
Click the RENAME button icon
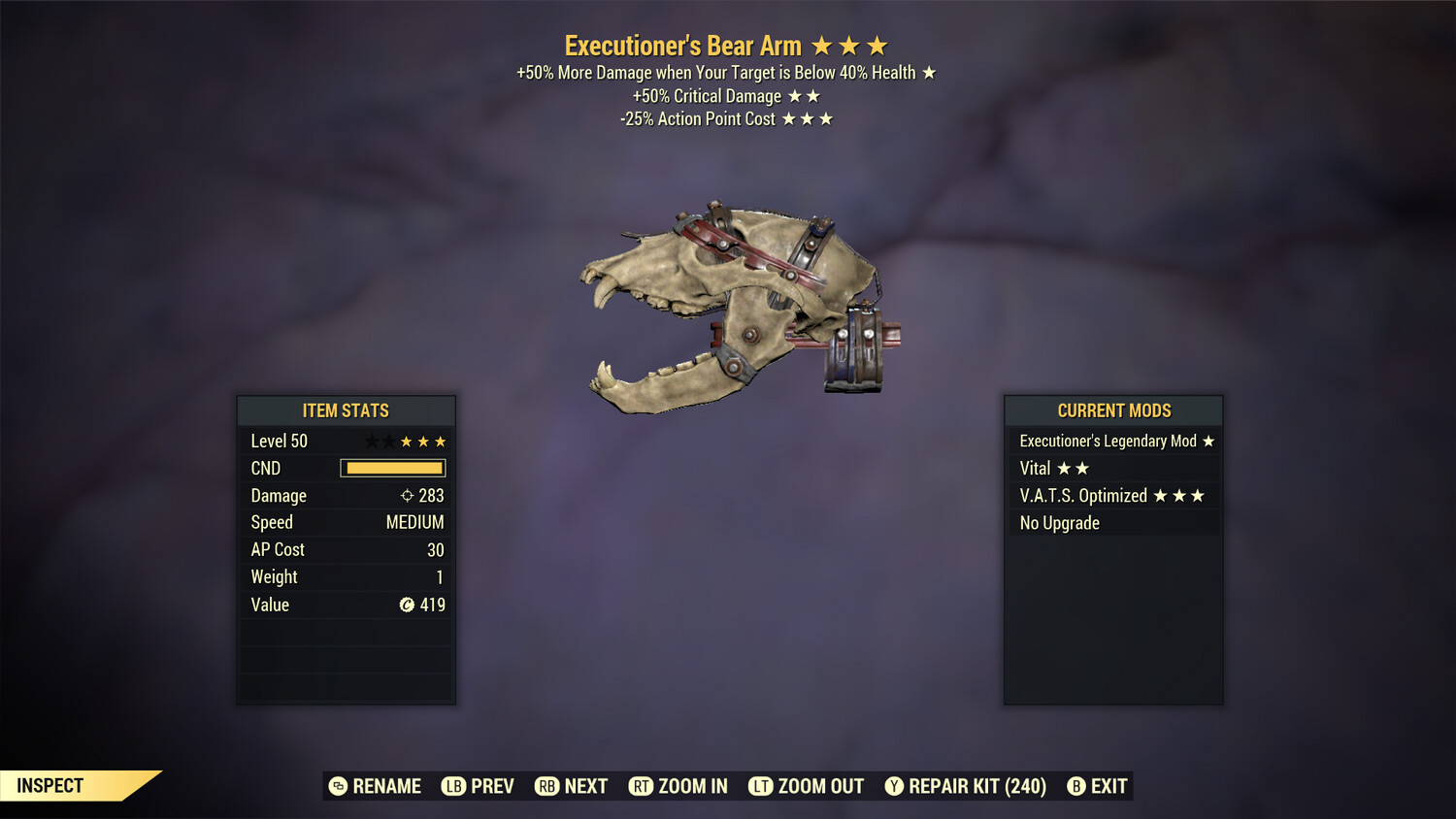click(x=339, y=786)
